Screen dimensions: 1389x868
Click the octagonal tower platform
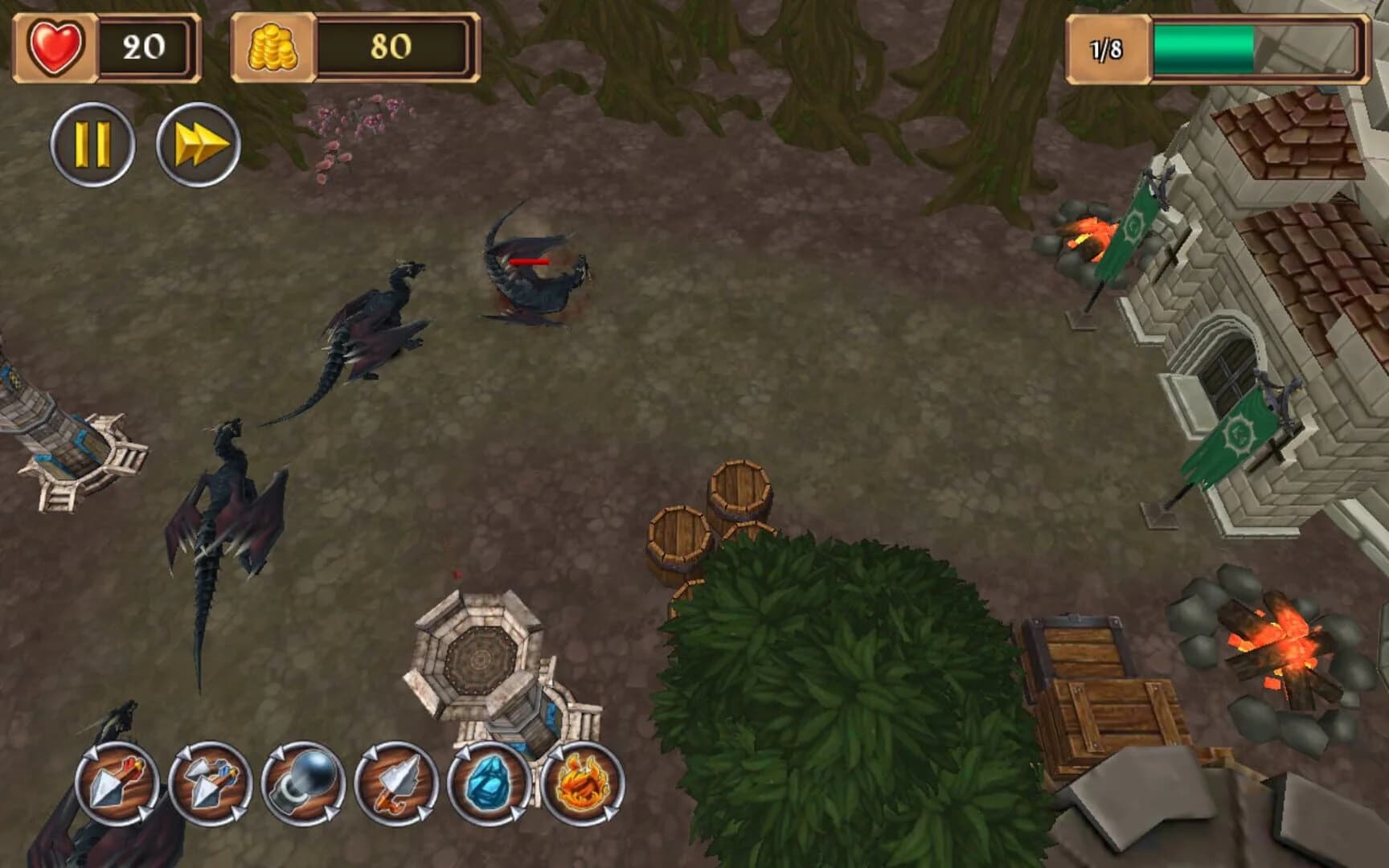tap(478, 659)
